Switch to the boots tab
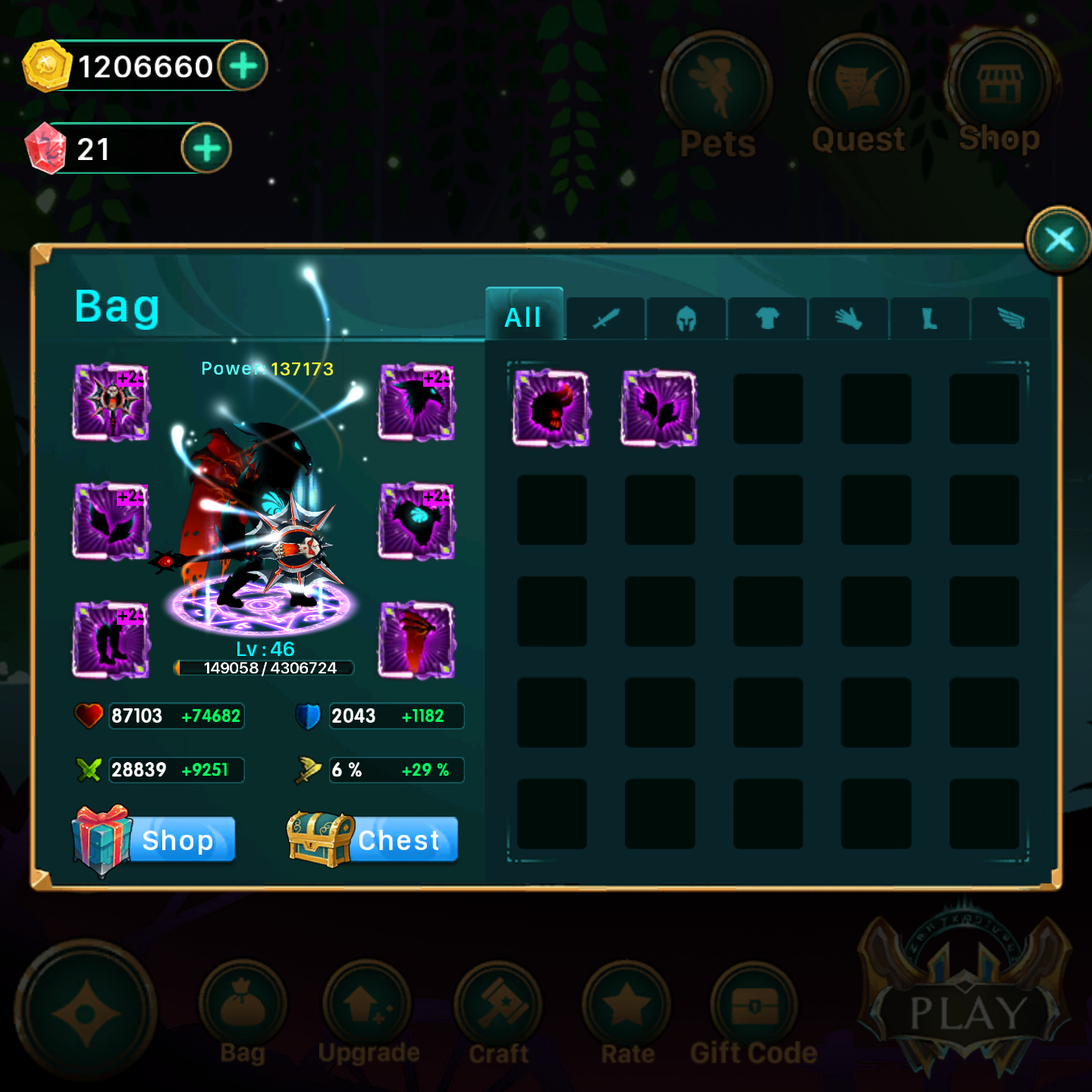This screenshot has width=1092, height=1092. [930, 318]
